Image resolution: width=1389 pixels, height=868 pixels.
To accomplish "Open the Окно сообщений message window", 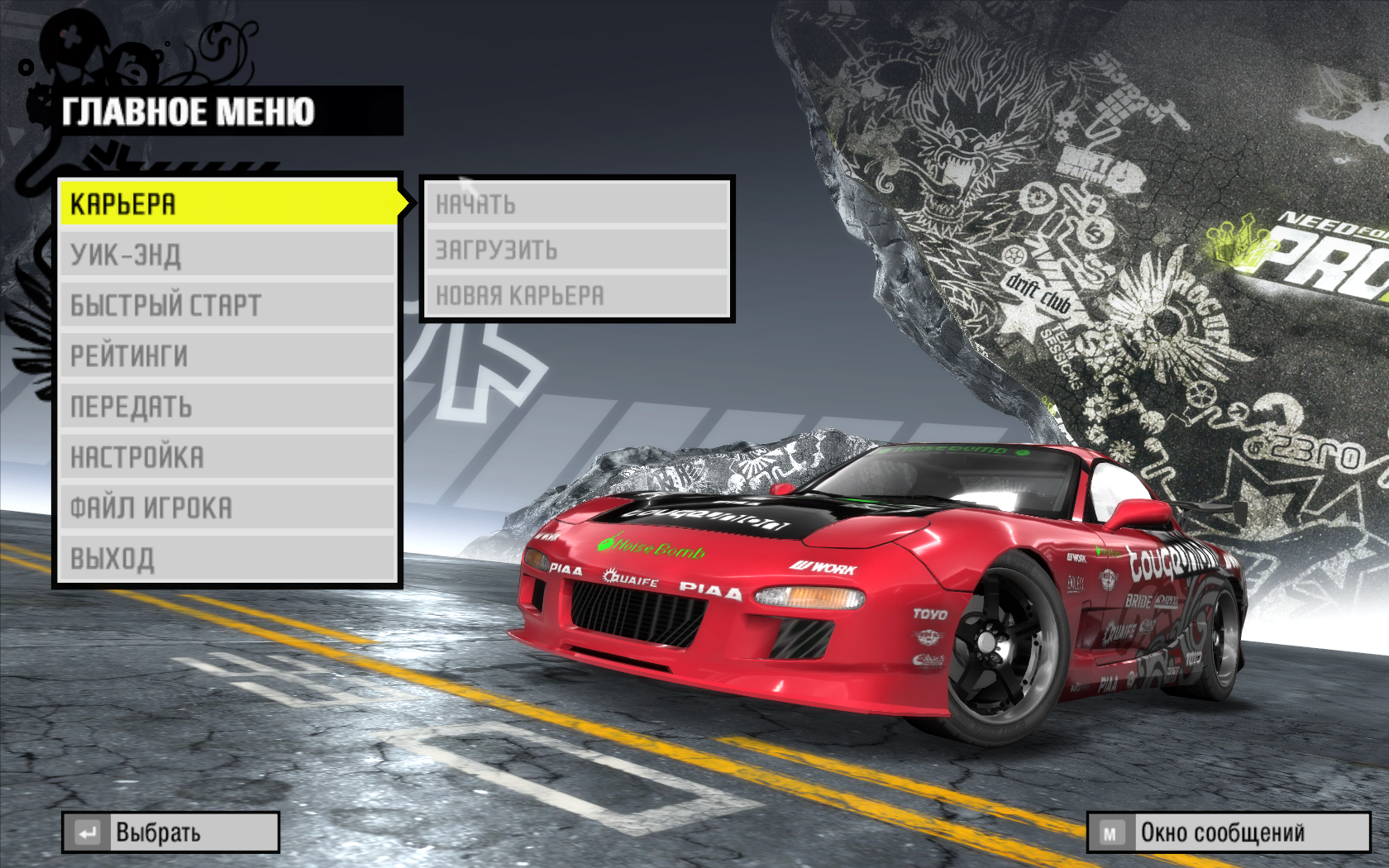I will [1228, 832].
